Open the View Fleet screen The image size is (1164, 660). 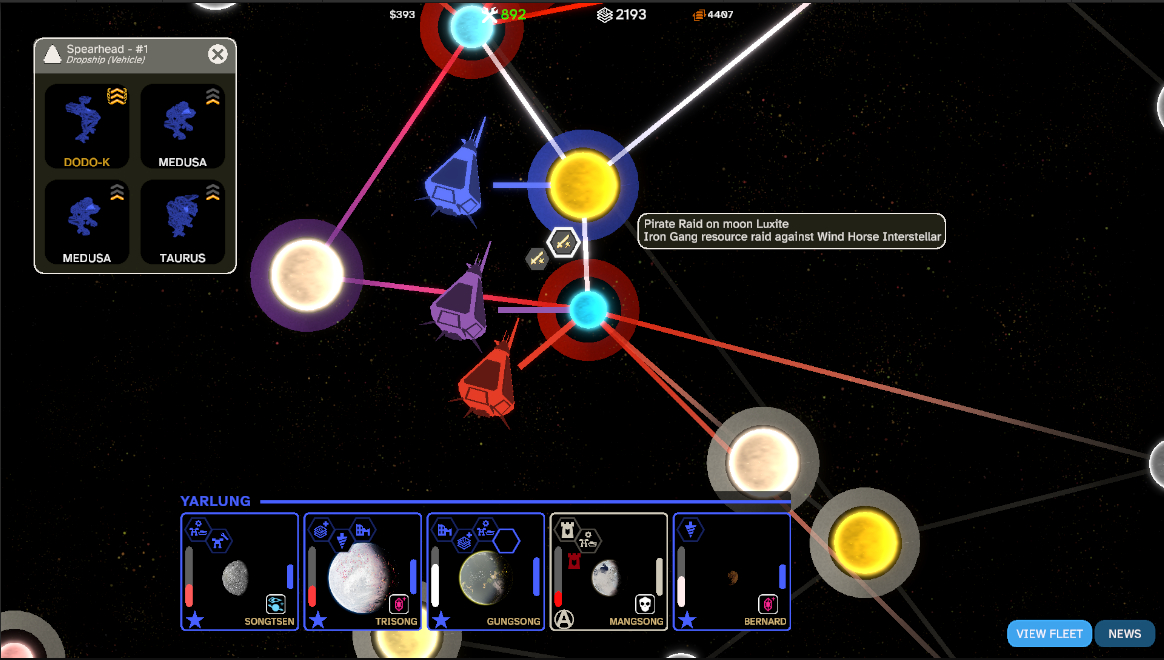tap(1049, 634)
